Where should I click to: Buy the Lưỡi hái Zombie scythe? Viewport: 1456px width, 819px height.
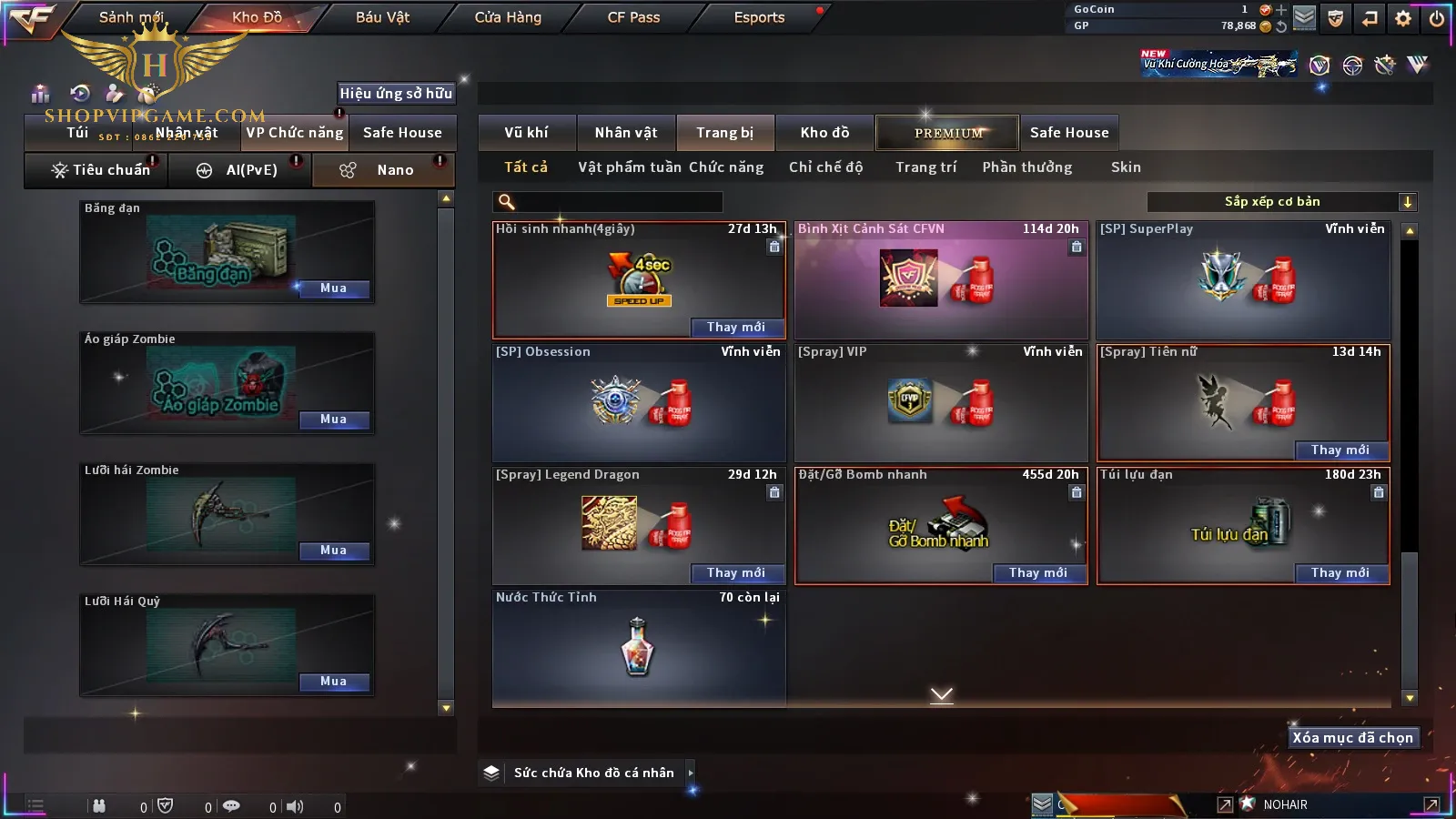(333, 551)
